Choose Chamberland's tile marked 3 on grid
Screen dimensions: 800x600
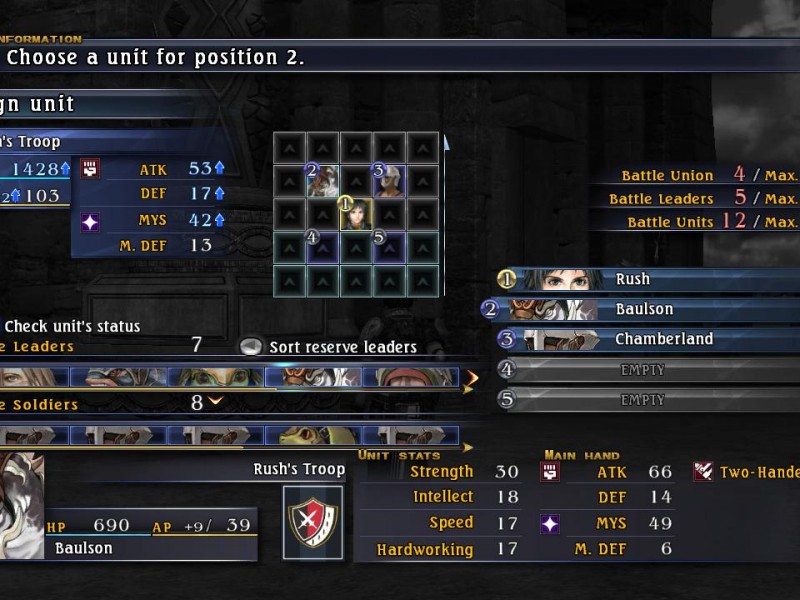point(390,181)
